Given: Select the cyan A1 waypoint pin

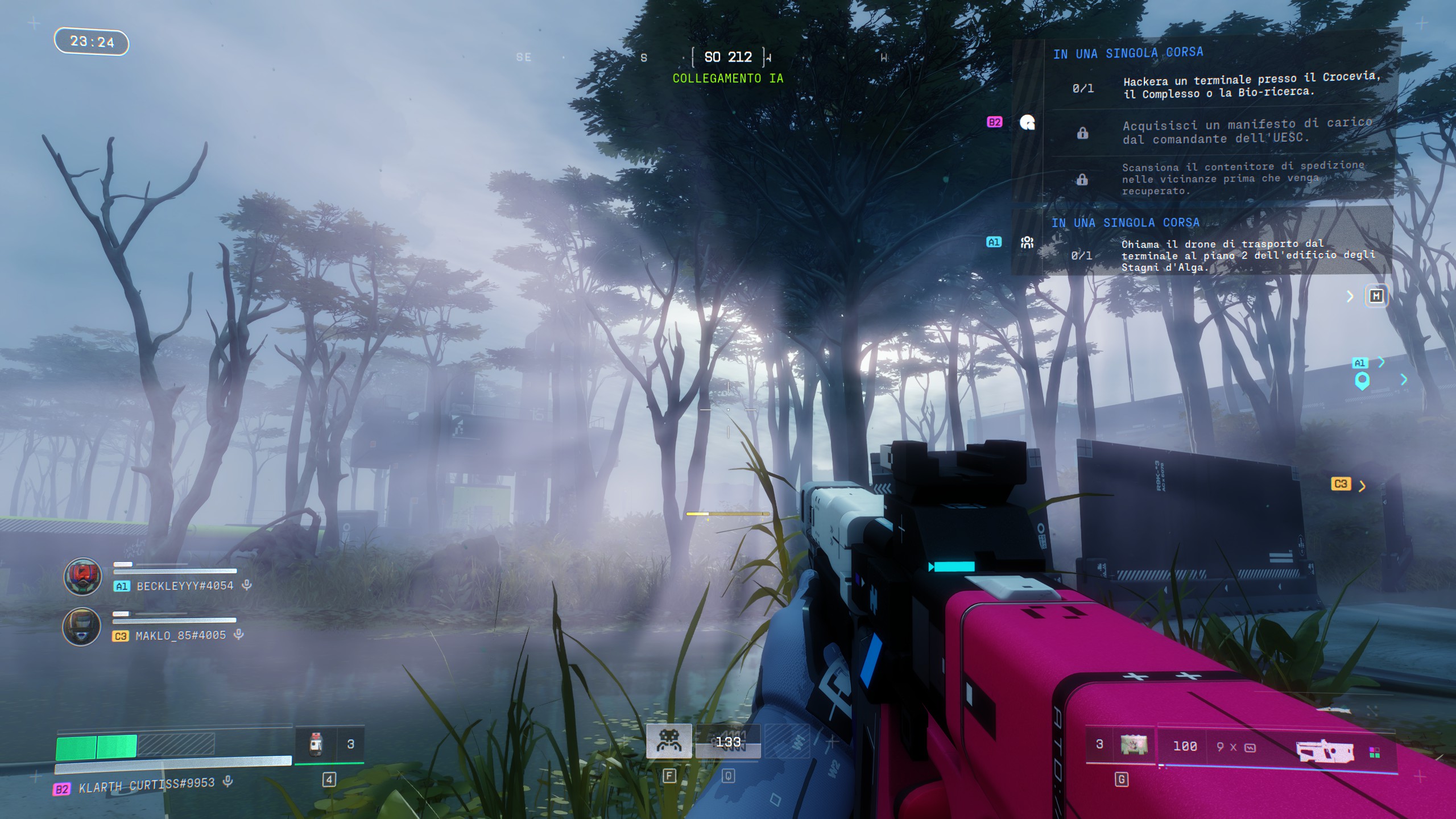Looking at the screenshot, I should point(1362,380).
